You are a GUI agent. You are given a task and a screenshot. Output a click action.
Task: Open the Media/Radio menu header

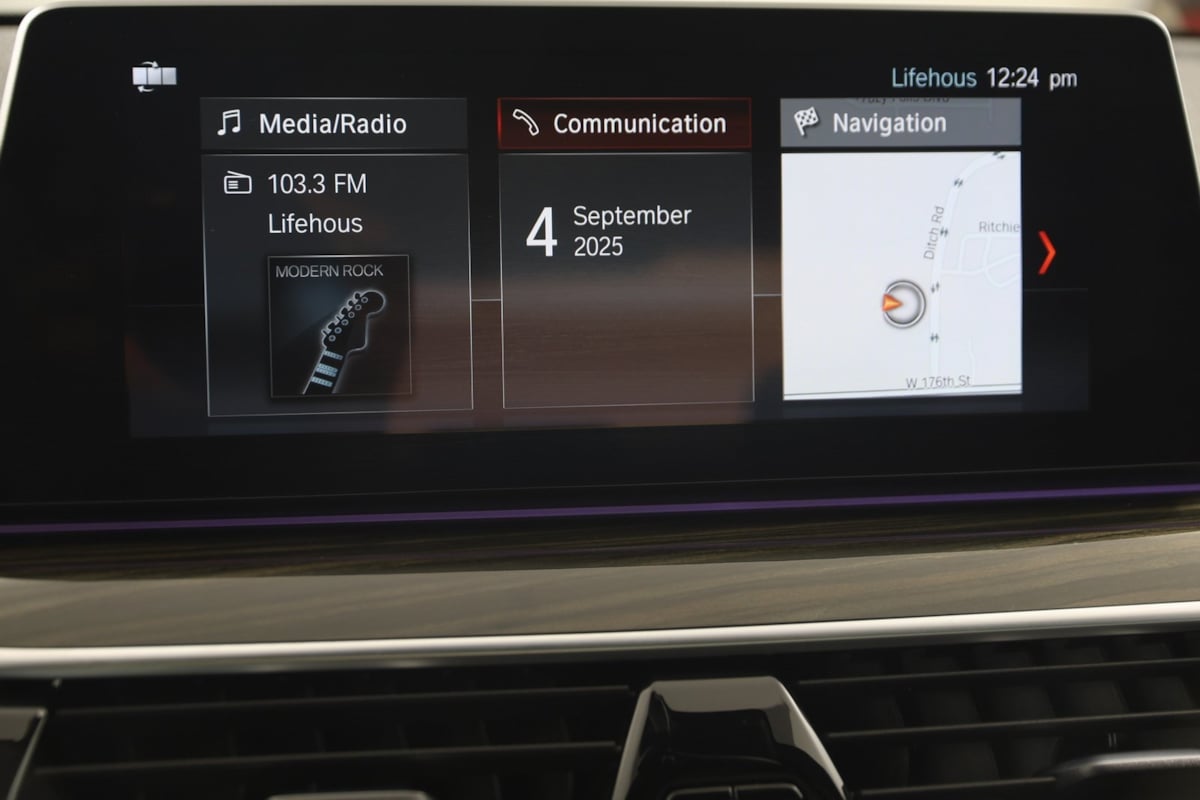coord(335,124)
